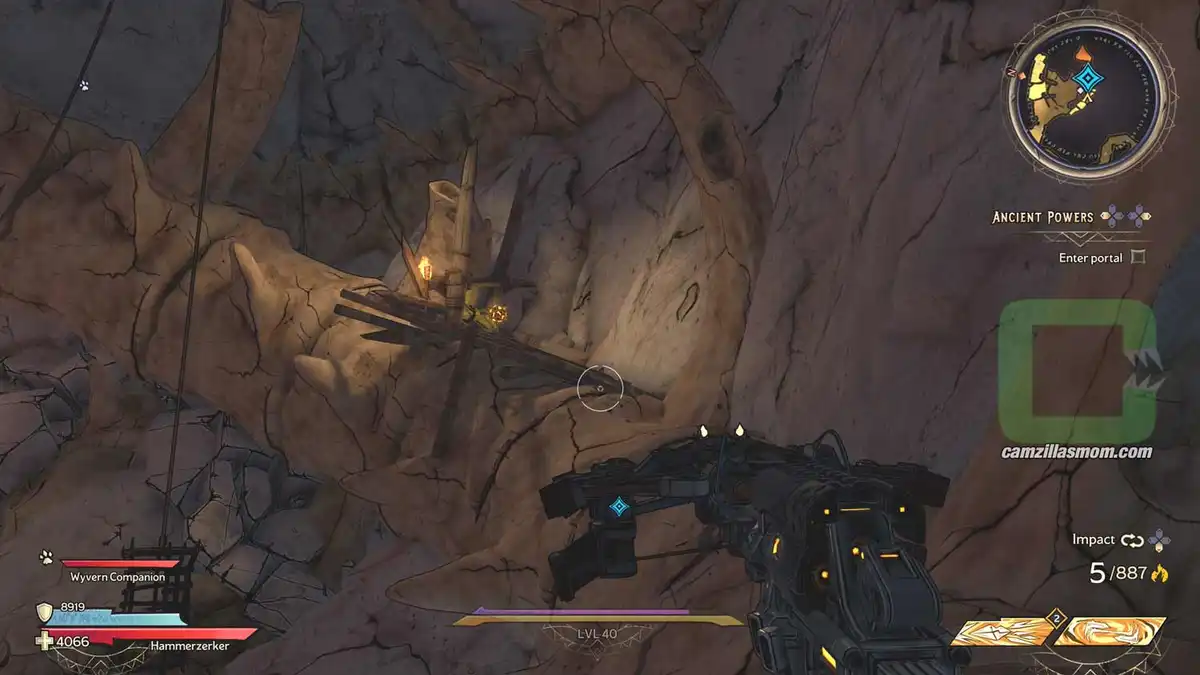The image size is (1200, 675).
Task: Click the shield icon by the ward bar
Action: point(44,612)
